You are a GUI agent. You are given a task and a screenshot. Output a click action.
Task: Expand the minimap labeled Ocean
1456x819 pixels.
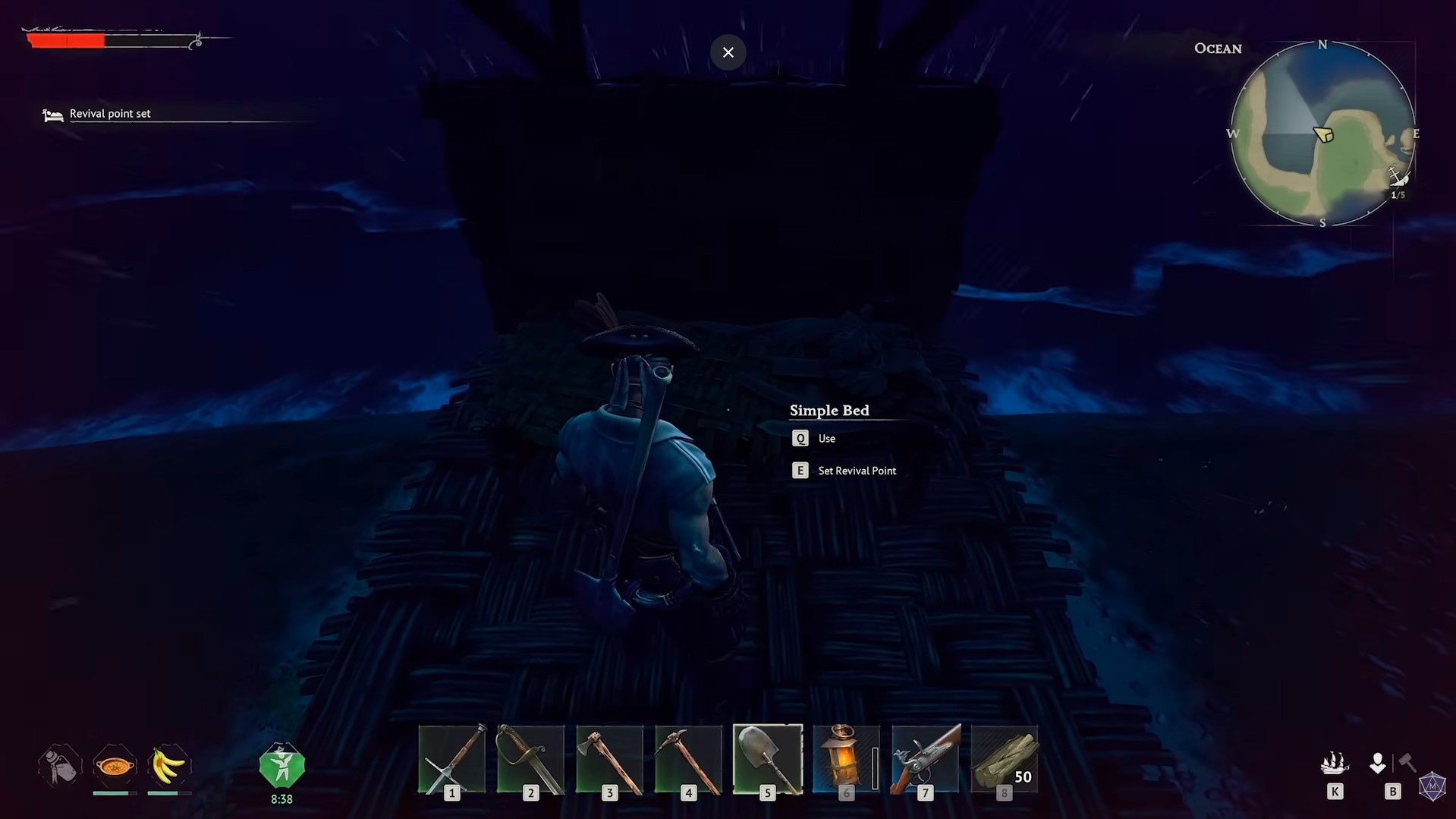(x=1323, y=134)
